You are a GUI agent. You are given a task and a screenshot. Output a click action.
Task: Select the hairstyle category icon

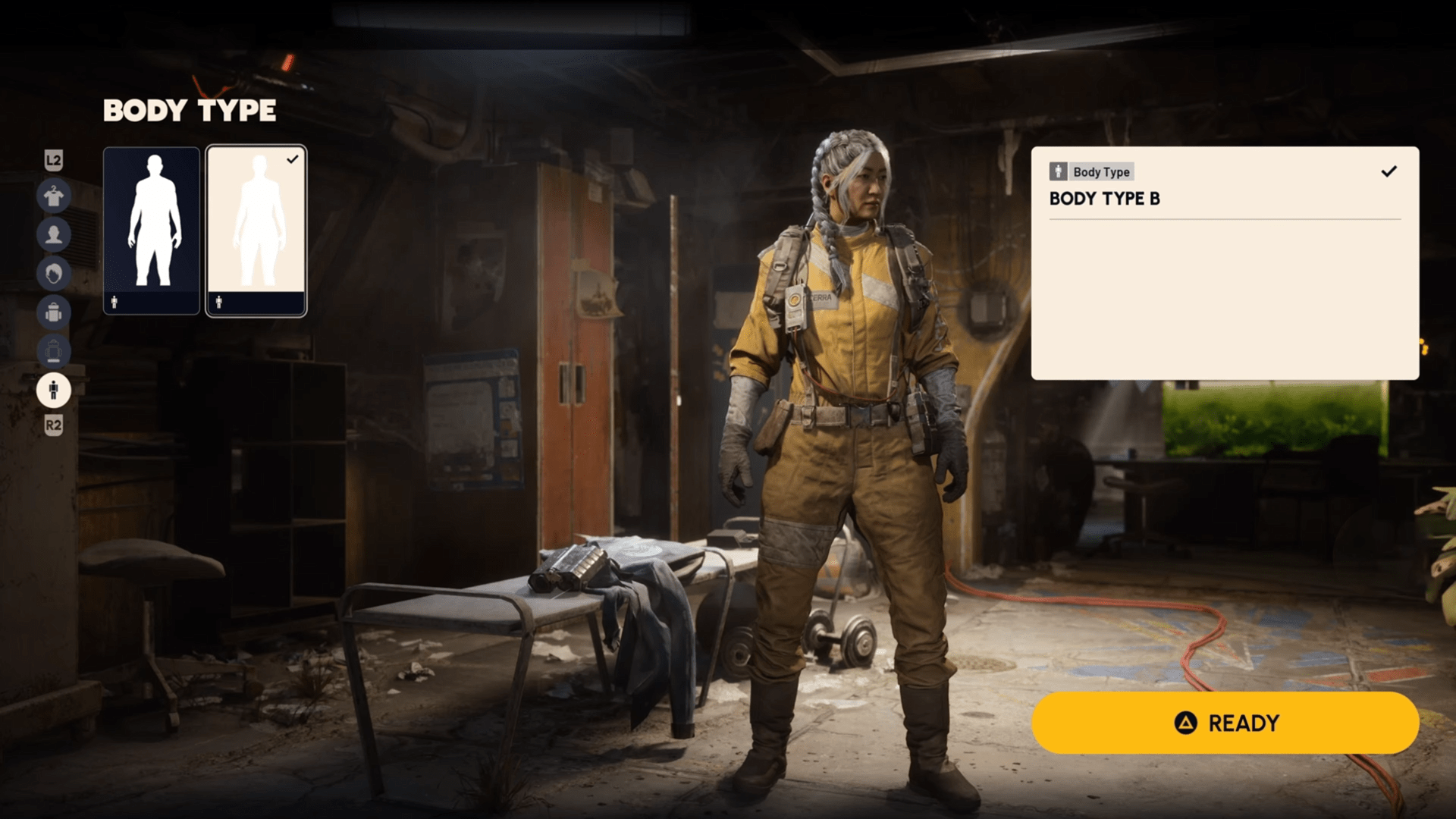pos(54,274)
